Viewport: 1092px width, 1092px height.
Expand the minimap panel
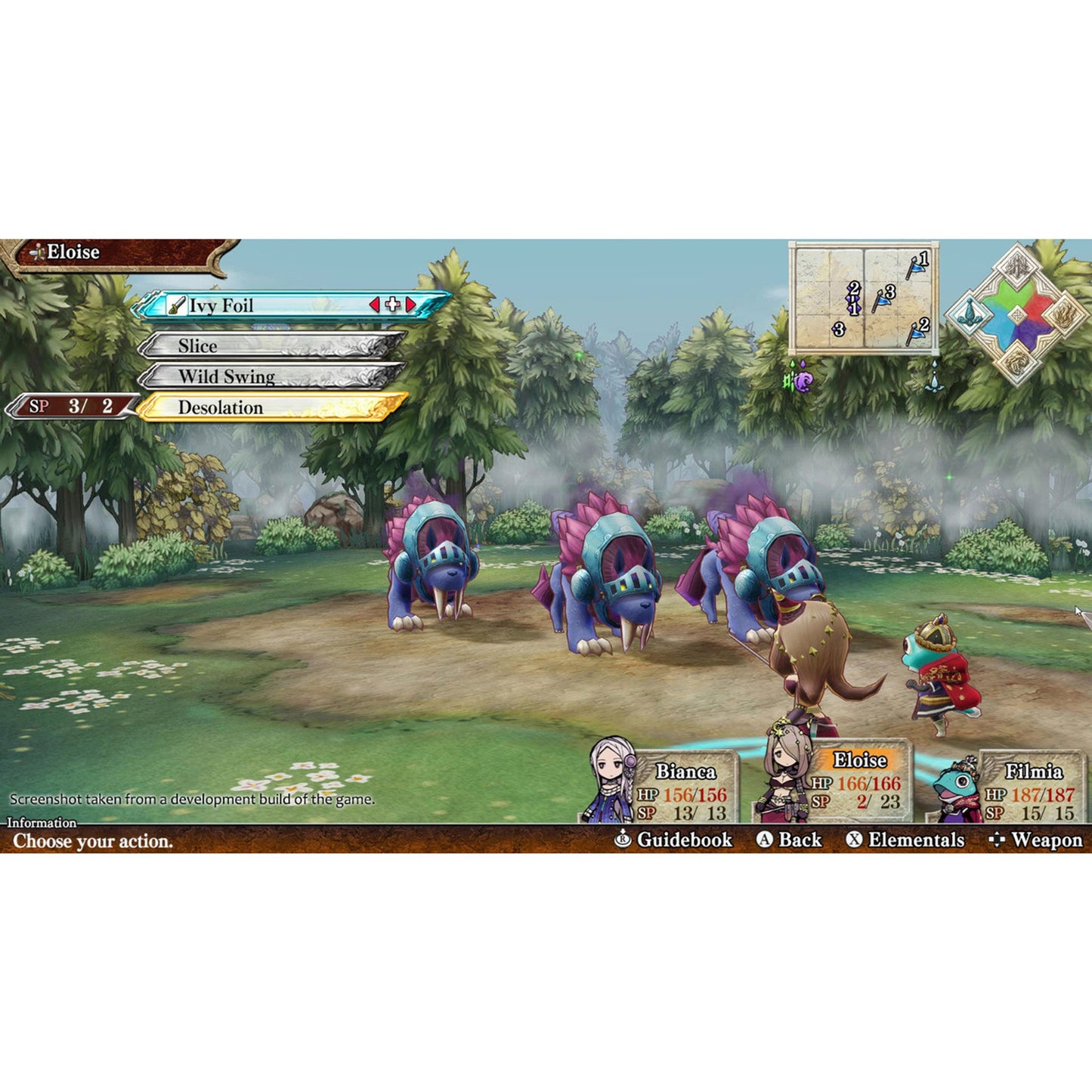pos(863,297)
